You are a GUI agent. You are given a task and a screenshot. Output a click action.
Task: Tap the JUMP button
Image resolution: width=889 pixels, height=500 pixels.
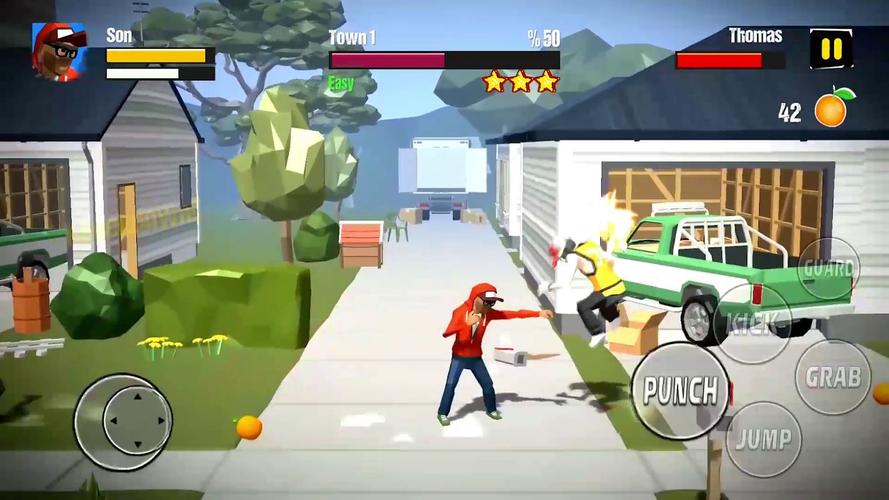(763, 439)
